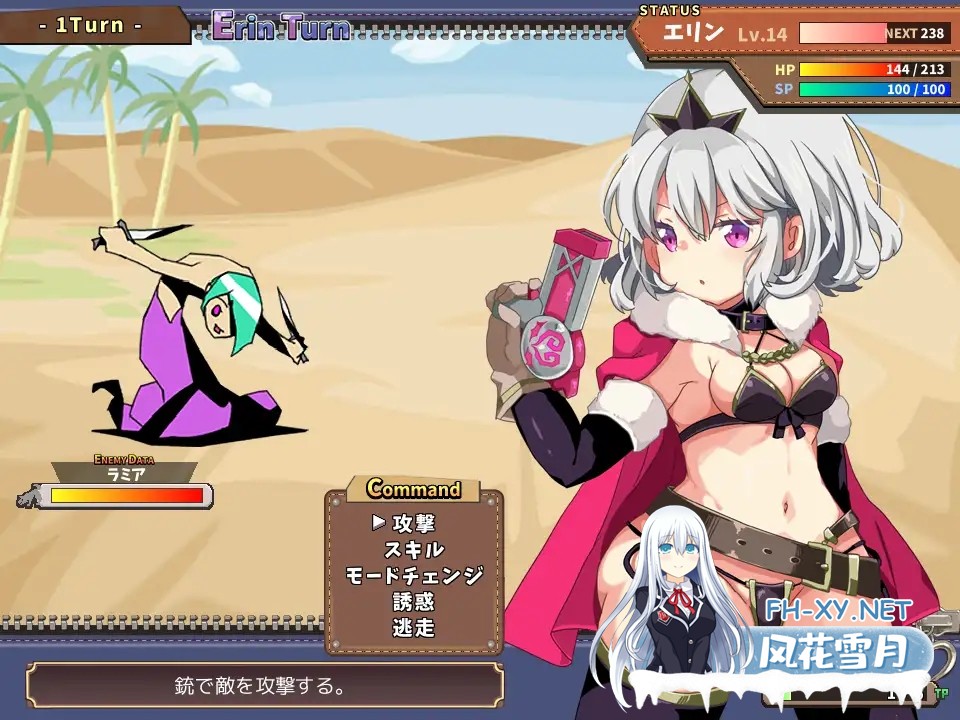Choose 逃走 to flee the battle

pyautogui.click(x=413, y=628)
